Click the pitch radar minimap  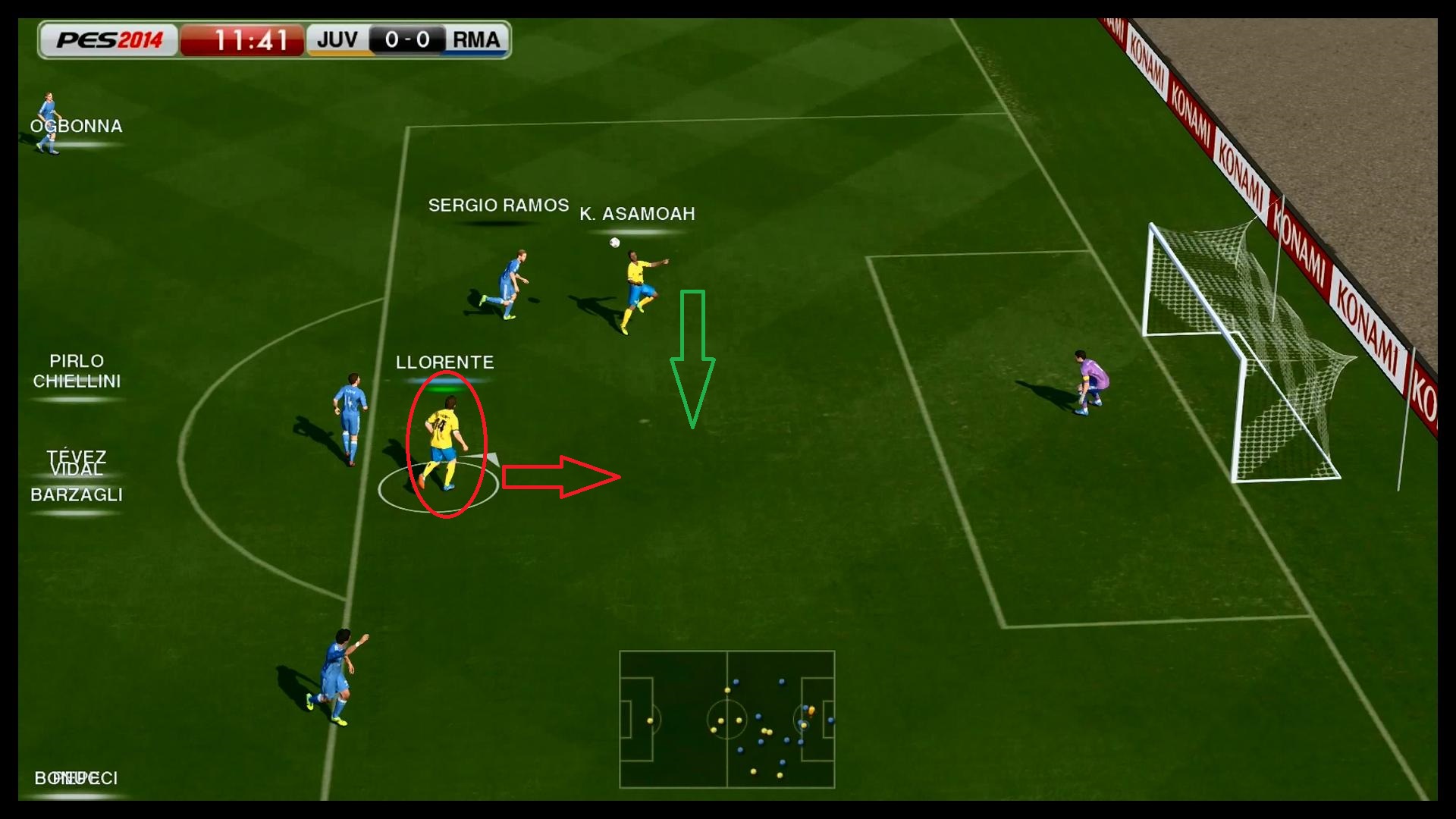click(726, 719)
